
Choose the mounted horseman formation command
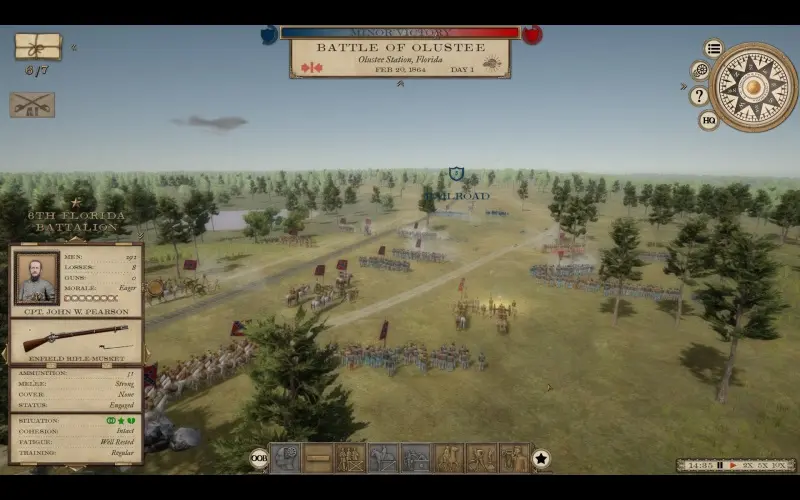(x=383, y=458)
